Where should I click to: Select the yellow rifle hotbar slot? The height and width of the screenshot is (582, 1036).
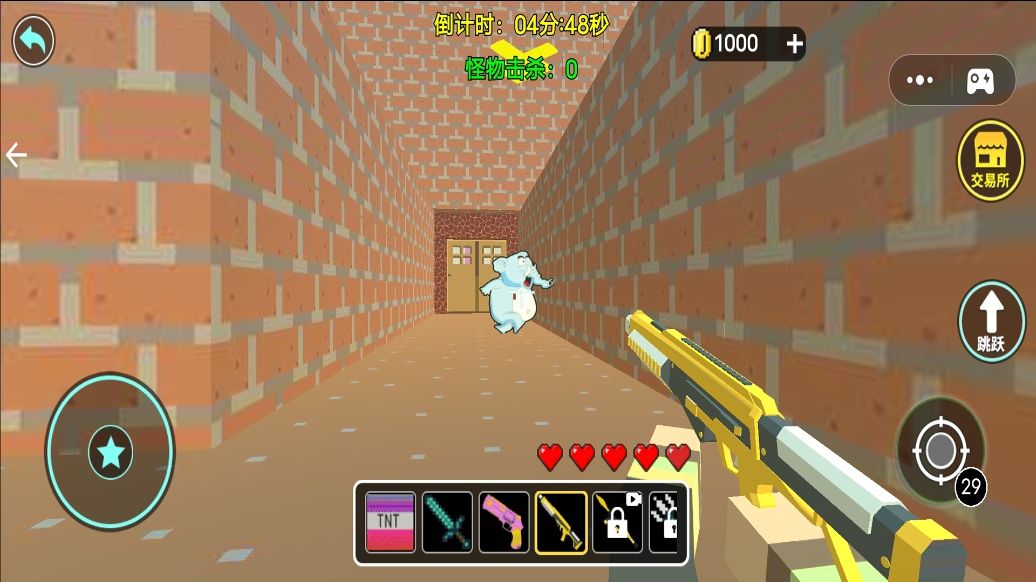(x=561, y=522)
